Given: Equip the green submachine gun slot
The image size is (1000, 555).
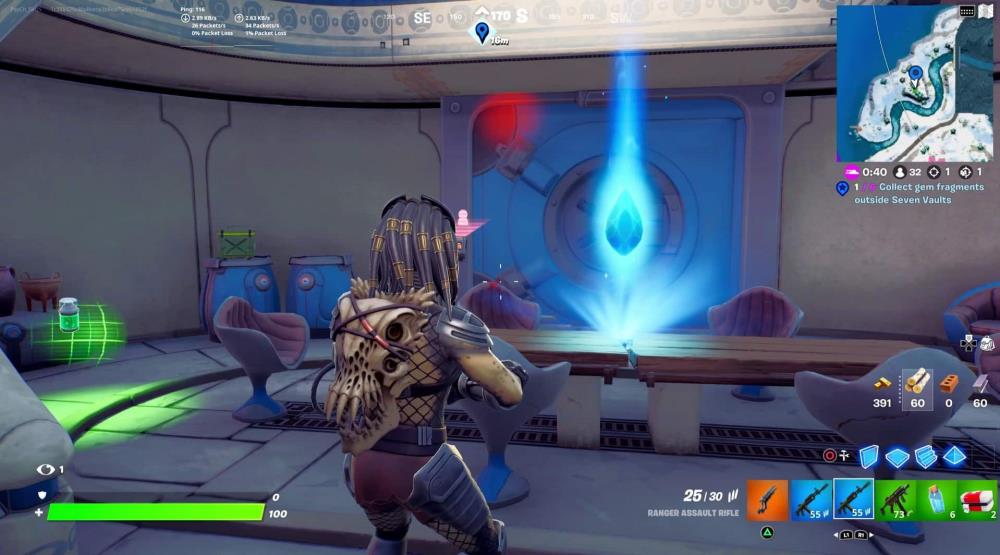Looking at the screenshot, I should (894, 498).
